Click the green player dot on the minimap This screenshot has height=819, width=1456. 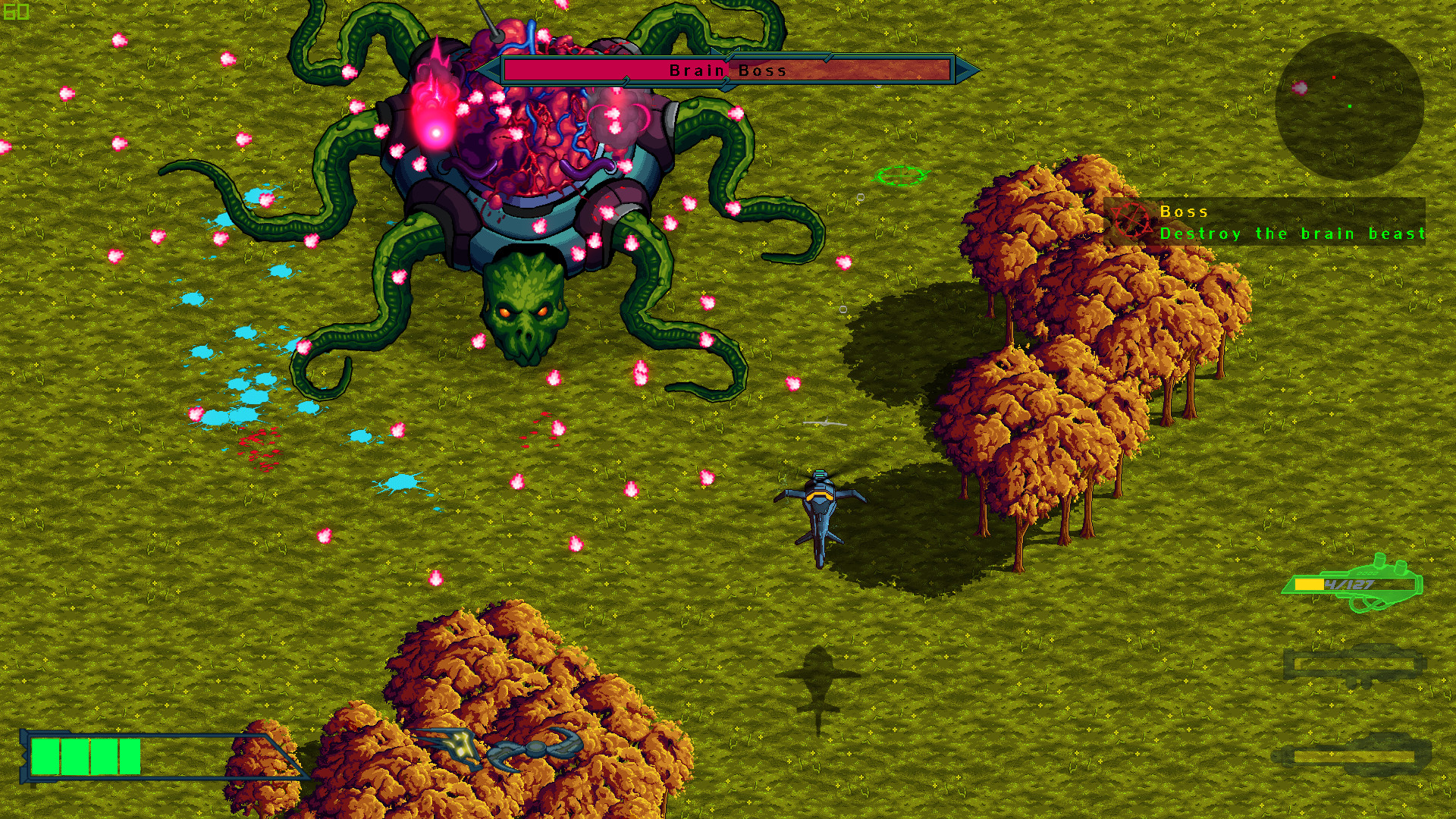(1350, 106)
